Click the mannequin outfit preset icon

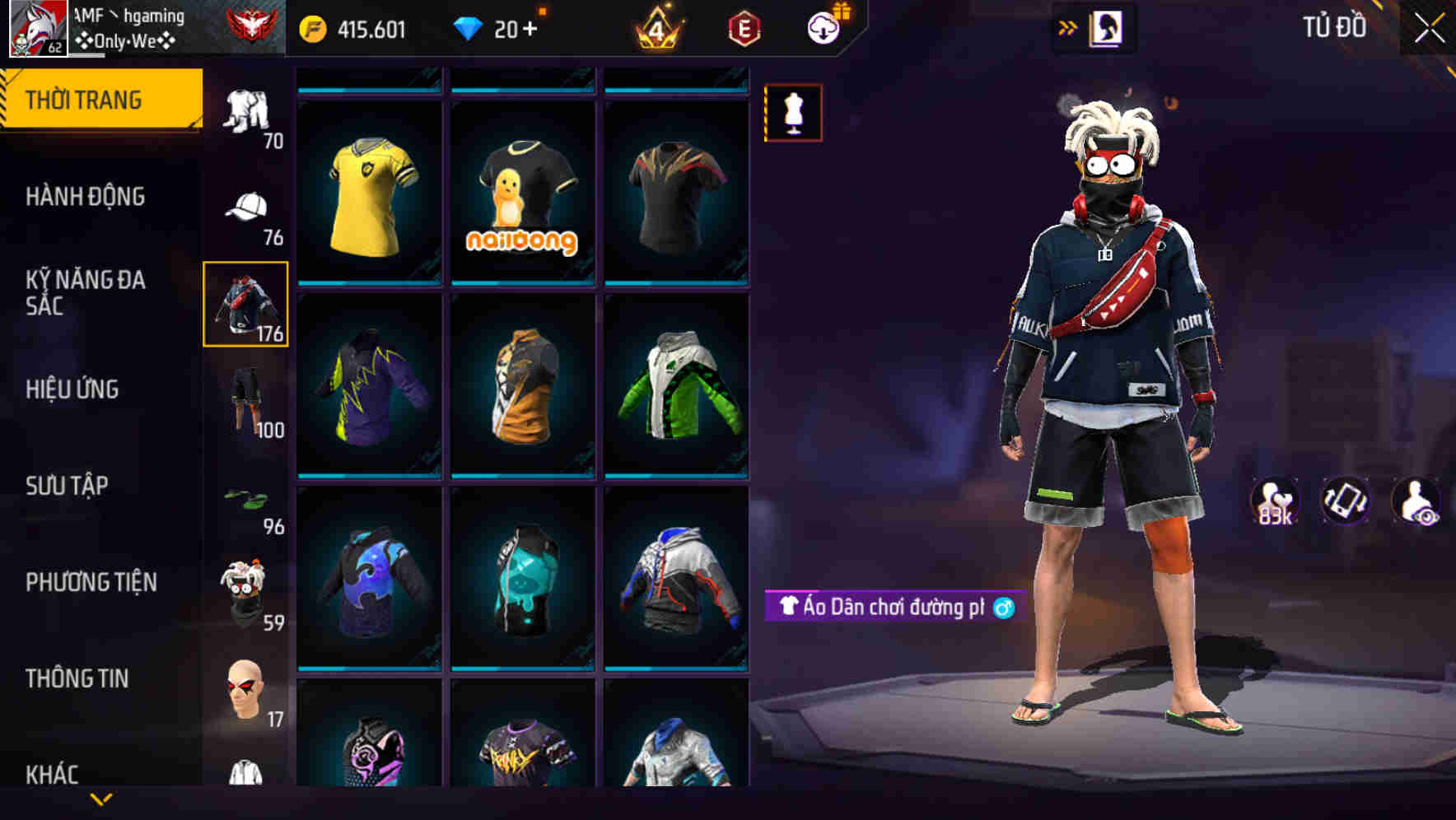(793, 114)
